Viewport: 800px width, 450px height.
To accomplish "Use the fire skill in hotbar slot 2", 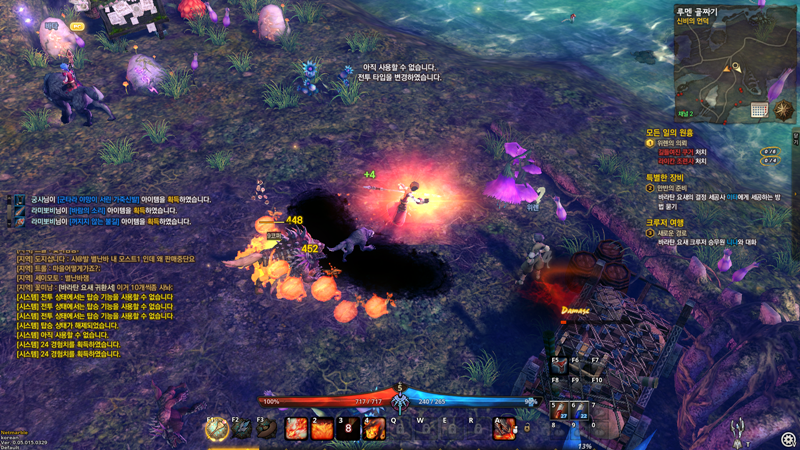I will point(322,429).
